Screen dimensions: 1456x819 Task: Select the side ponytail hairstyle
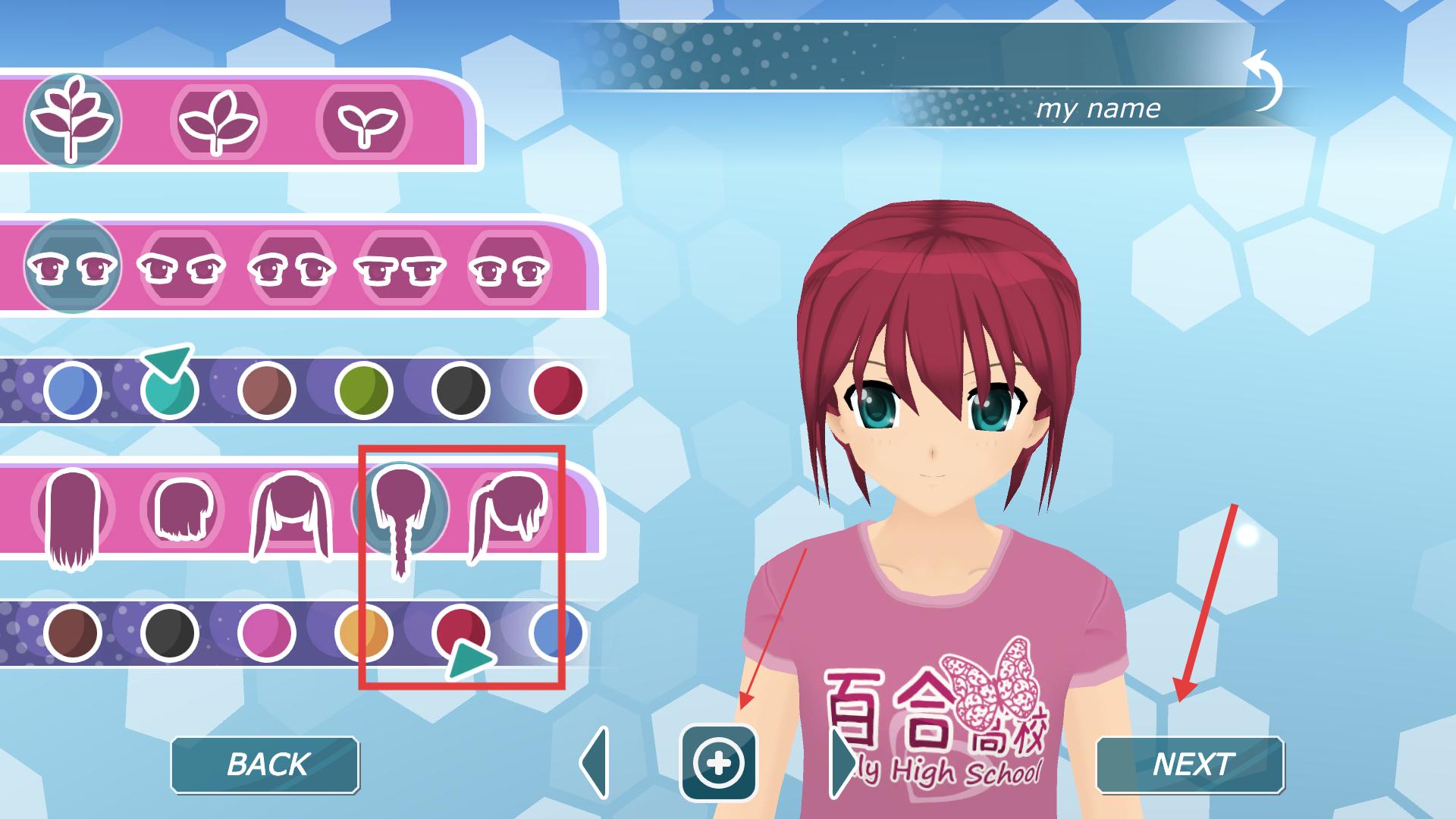click(508, 514)
